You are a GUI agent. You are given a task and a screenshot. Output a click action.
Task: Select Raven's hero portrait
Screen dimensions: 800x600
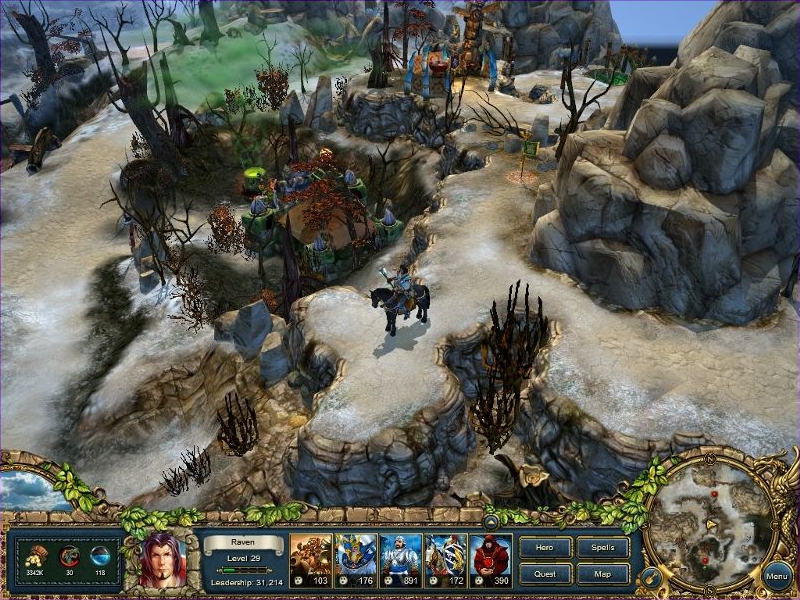(163, 560)
